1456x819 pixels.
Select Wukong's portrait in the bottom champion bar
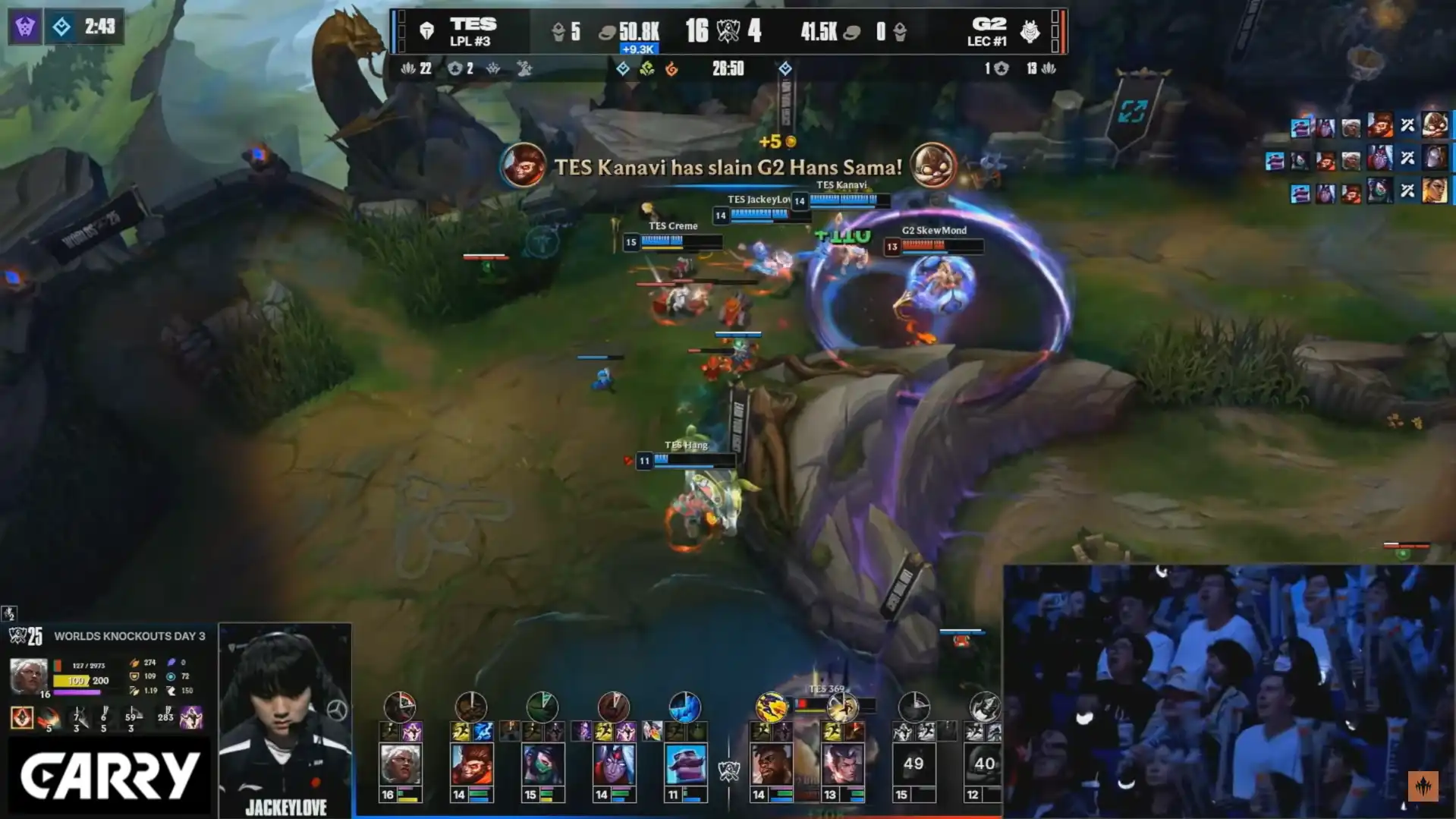(x=470, y=764)
